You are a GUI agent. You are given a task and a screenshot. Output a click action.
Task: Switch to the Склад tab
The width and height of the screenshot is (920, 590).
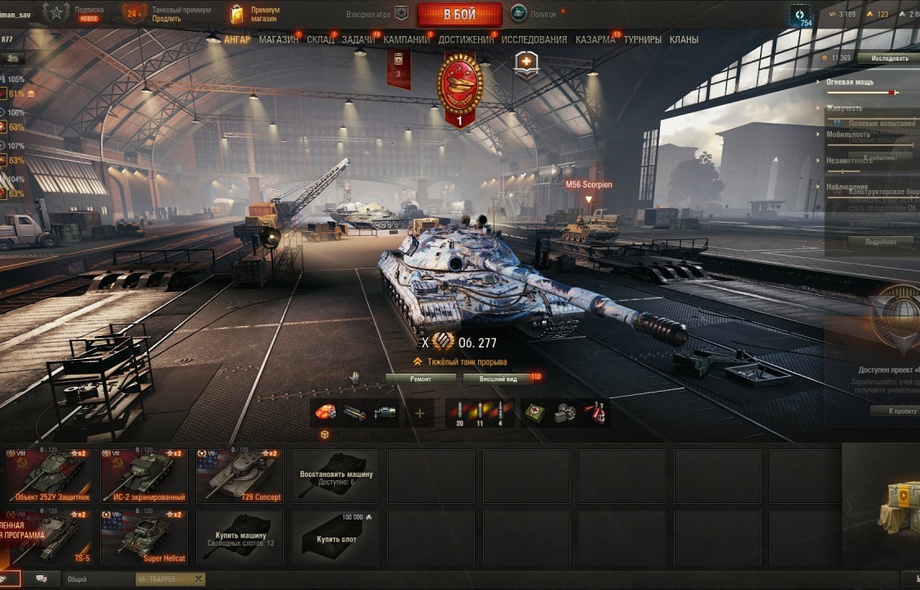pos(320,40)
